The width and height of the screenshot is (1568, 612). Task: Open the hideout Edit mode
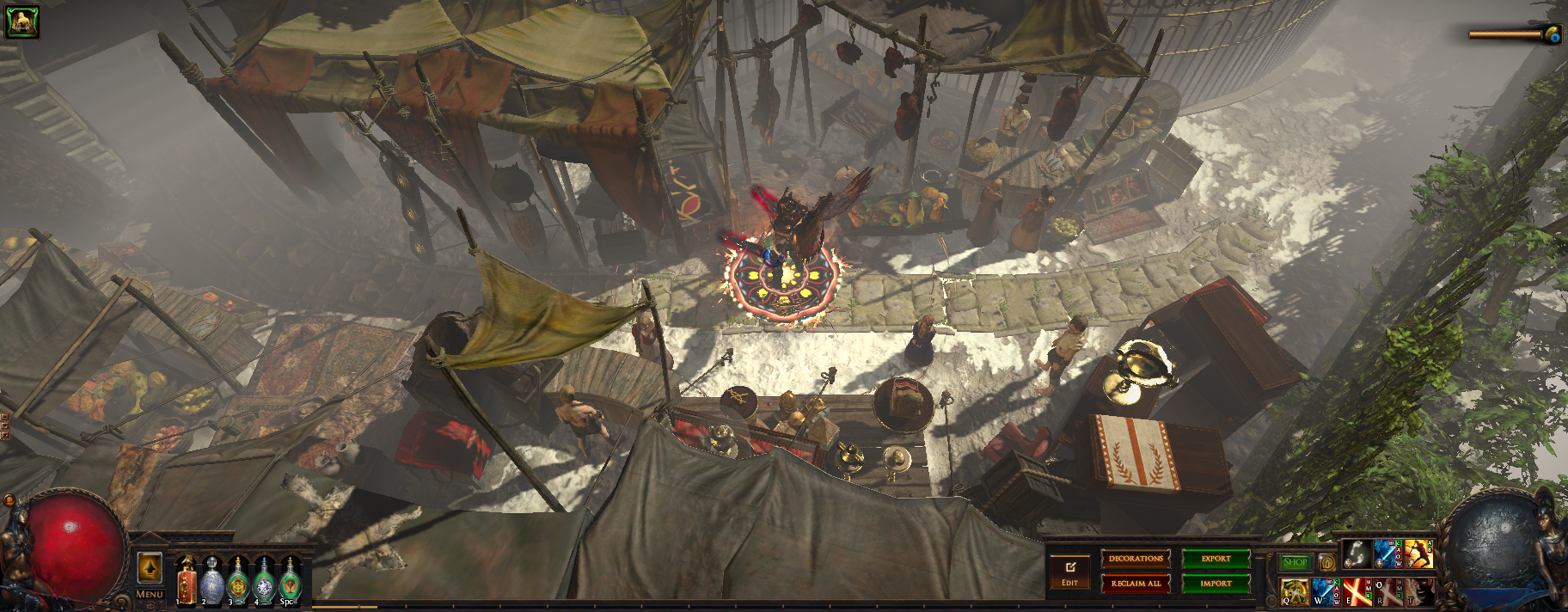coord(1069,572)
